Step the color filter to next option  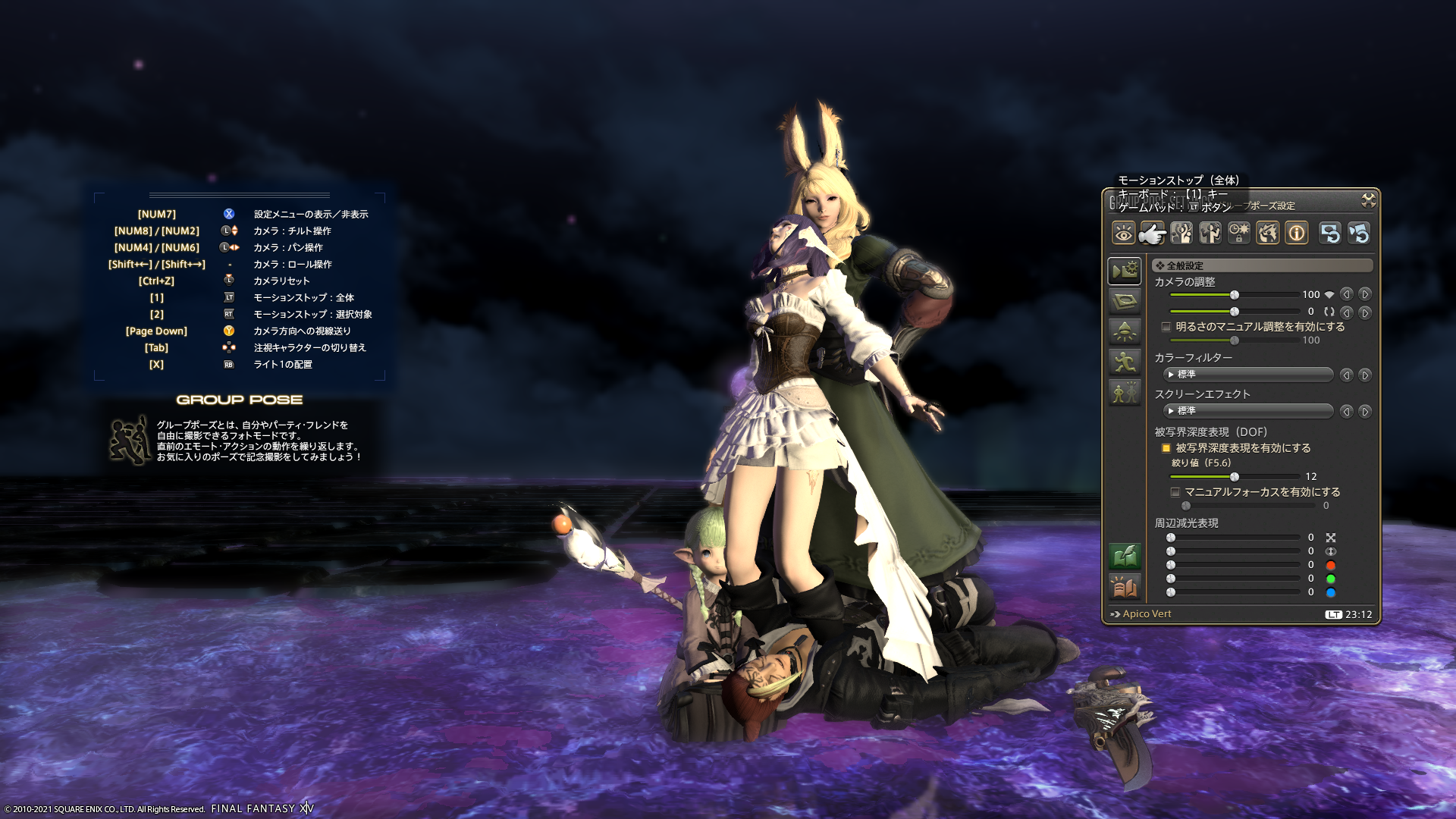pos(1364,375)
